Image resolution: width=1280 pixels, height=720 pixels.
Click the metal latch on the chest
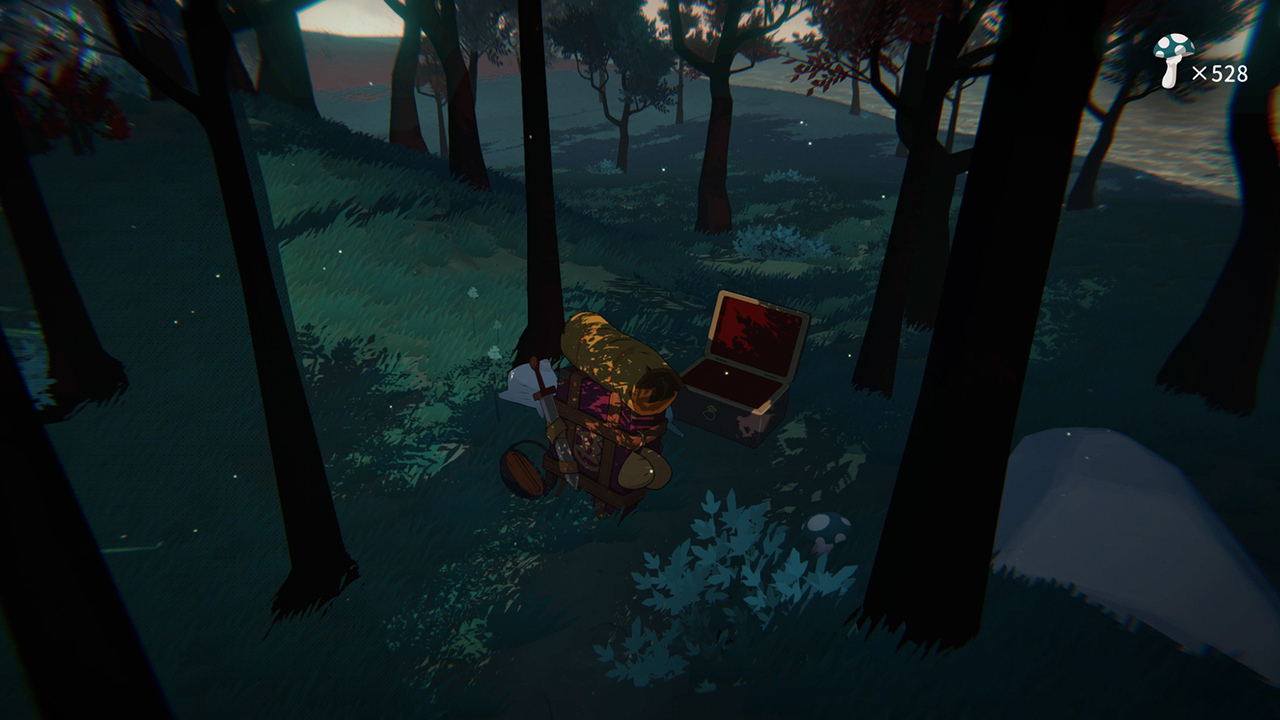point(710,413)
